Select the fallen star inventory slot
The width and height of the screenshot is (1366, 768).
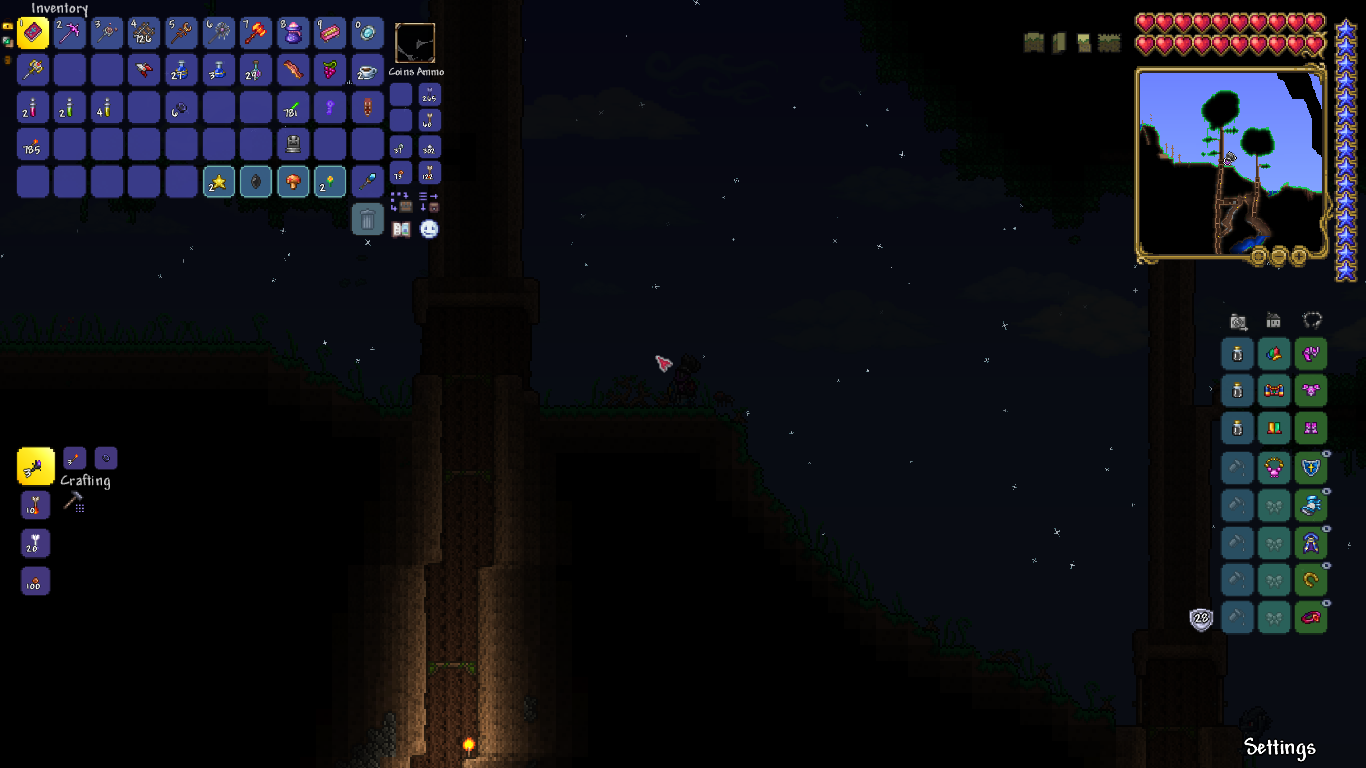coord(219,181)
